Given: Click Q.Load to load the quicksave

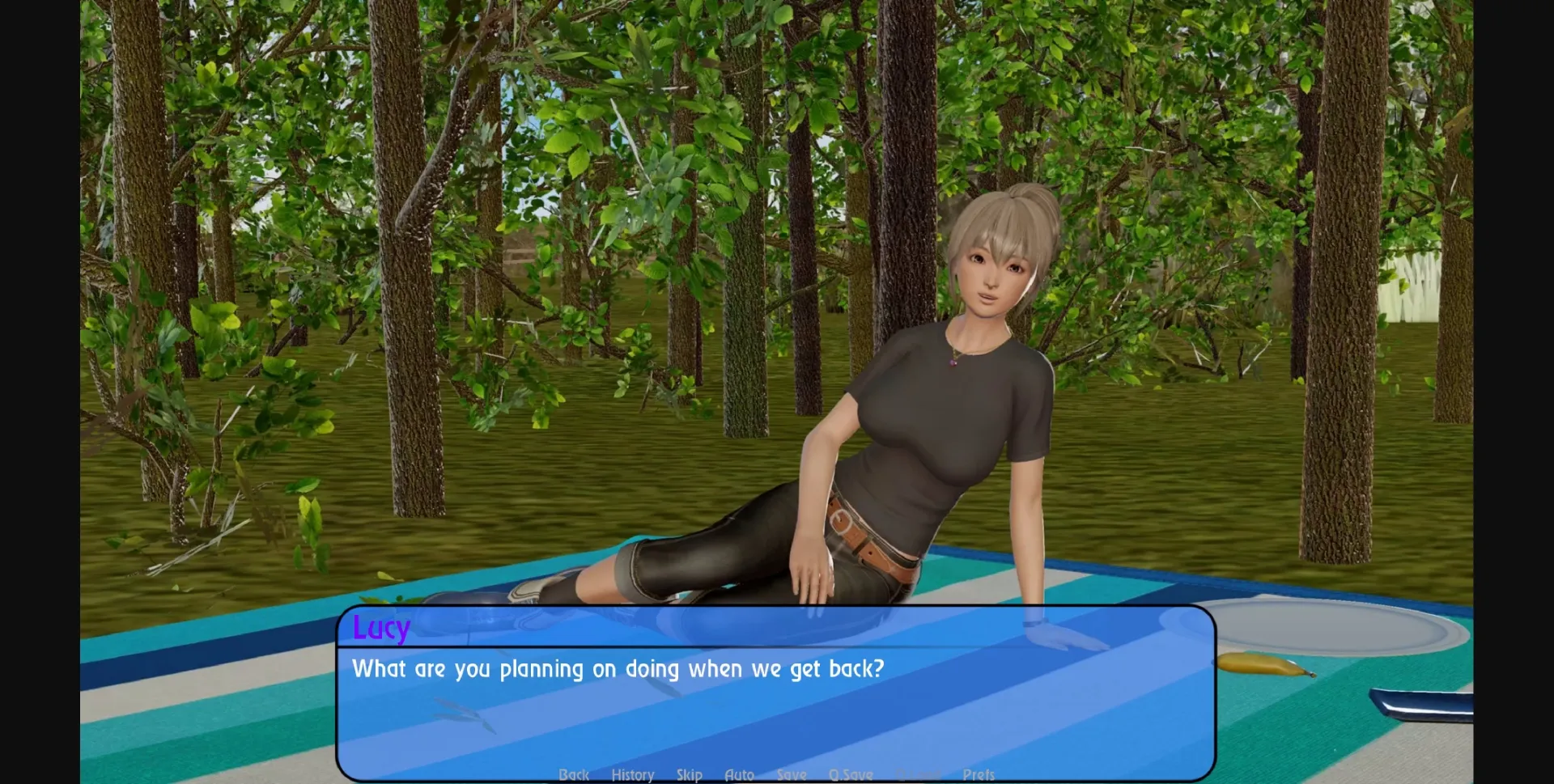Looking at the screenshot, I should (919, 774).
